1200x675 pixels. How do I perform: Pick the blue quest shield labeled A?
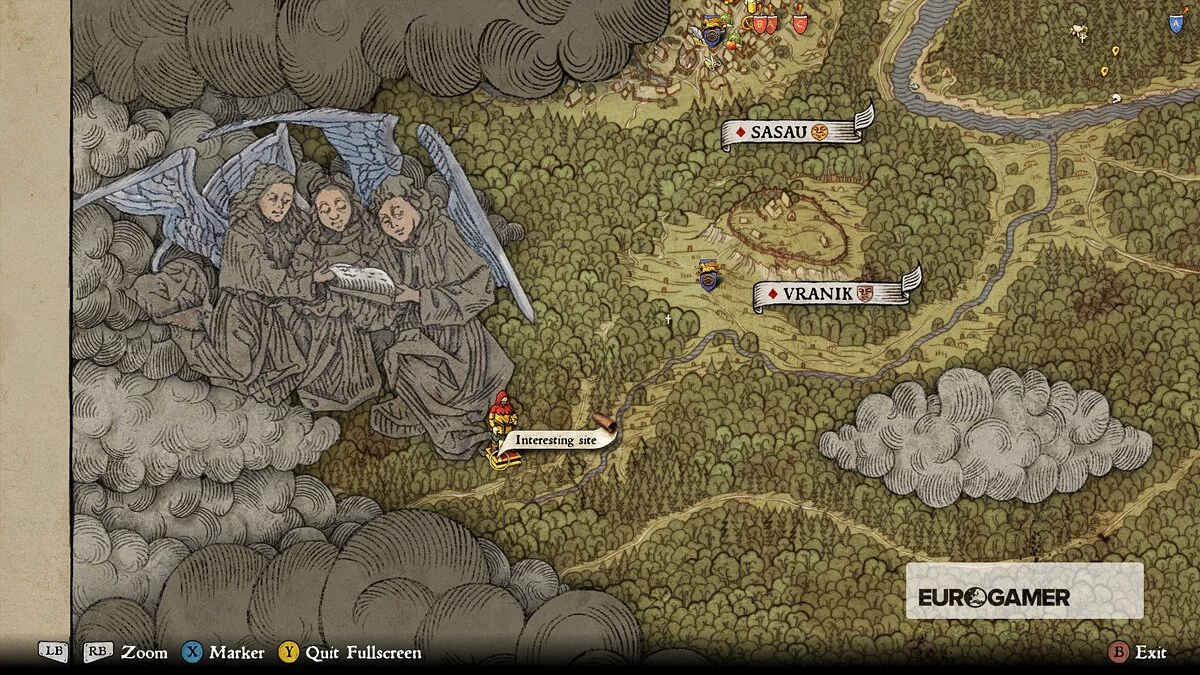(x=1175, y=22)
